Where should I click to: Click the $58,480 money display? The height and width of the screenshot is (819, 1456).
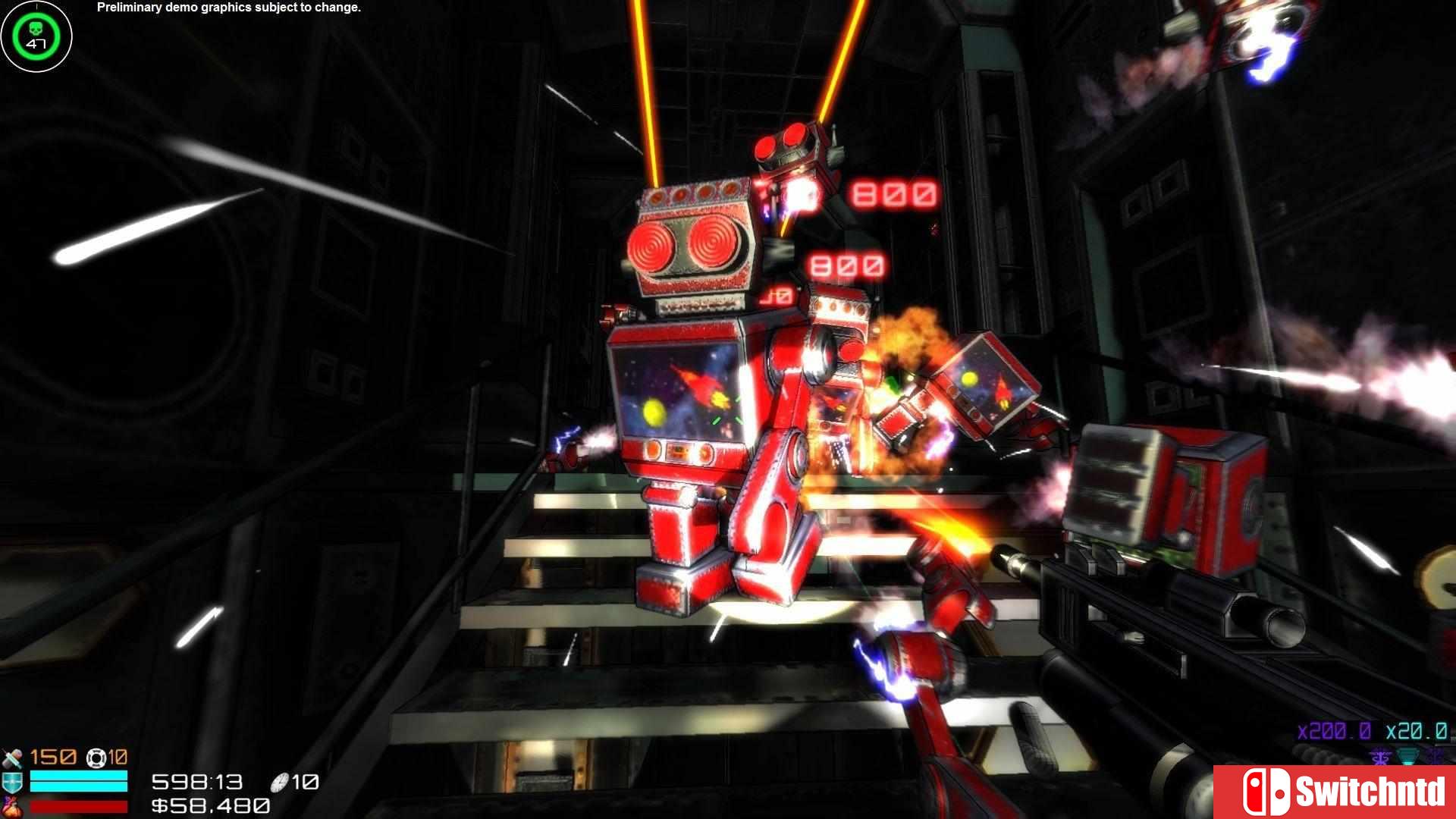[211, 805]
